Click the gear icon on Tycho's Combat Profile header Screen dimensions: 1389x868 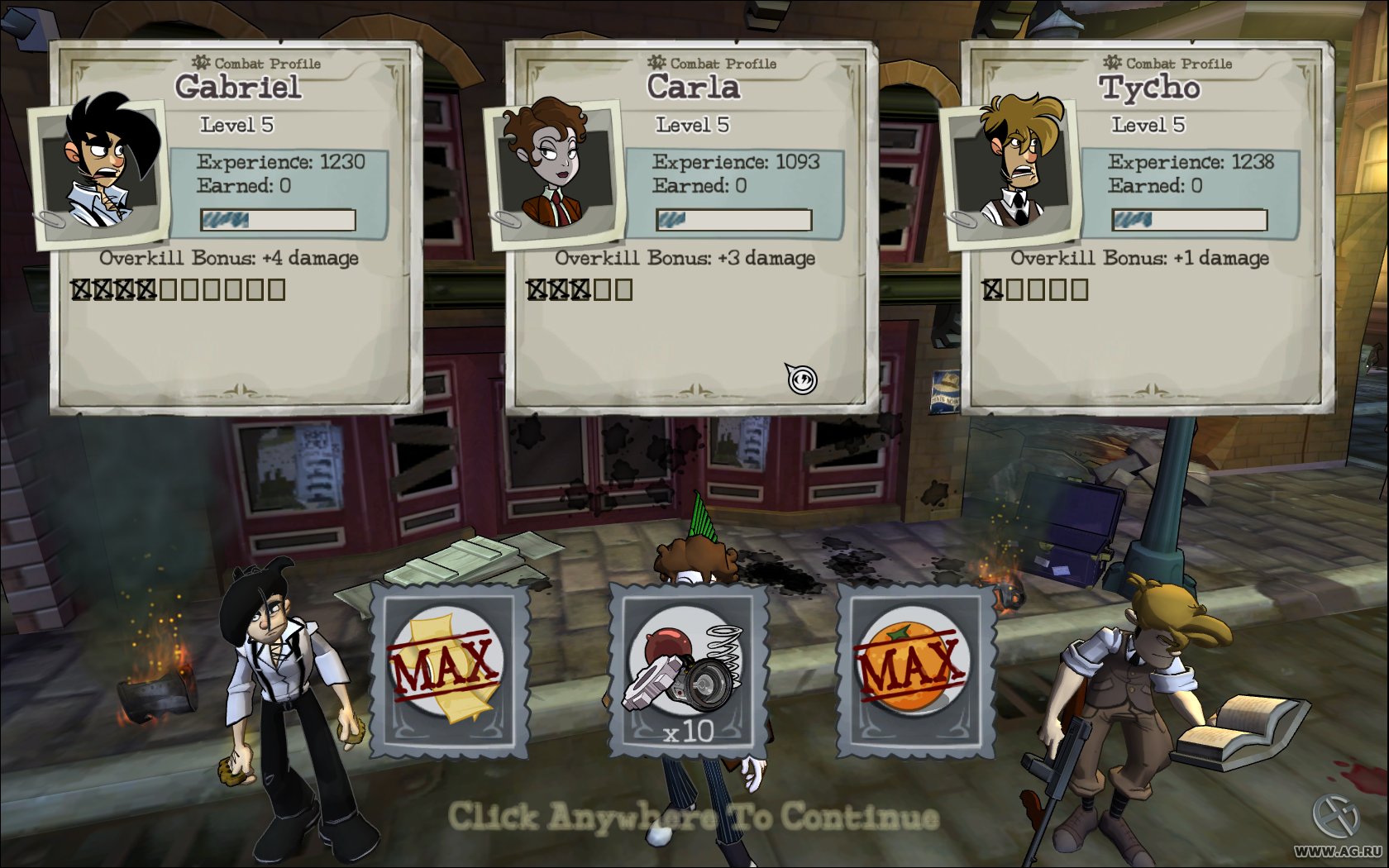(x=1111, y=63)
